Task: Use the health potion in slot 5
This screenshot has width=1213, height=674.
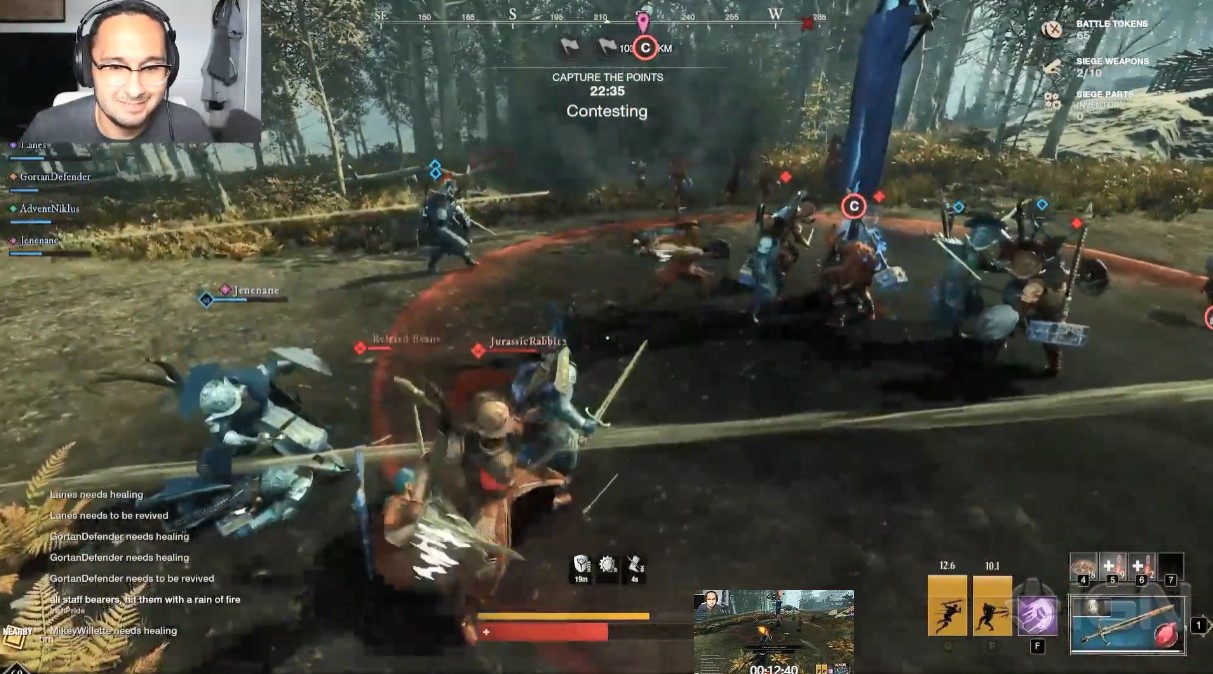Action: (1112, 567)
